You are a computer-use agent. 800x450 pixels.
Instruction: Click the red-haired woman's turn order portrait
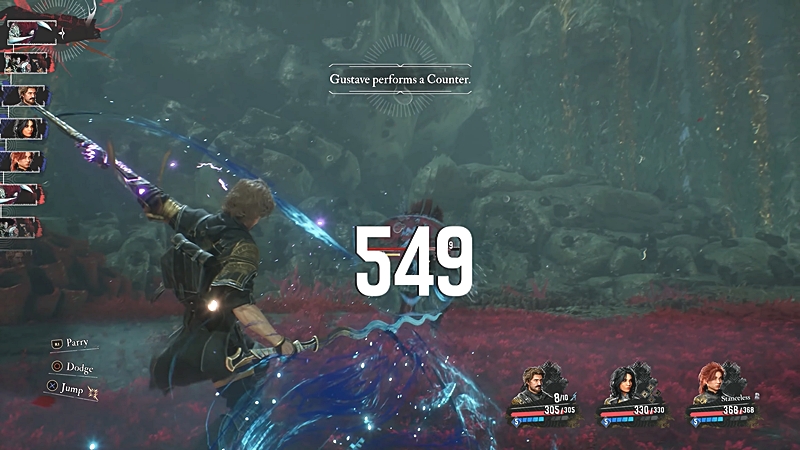22,160
